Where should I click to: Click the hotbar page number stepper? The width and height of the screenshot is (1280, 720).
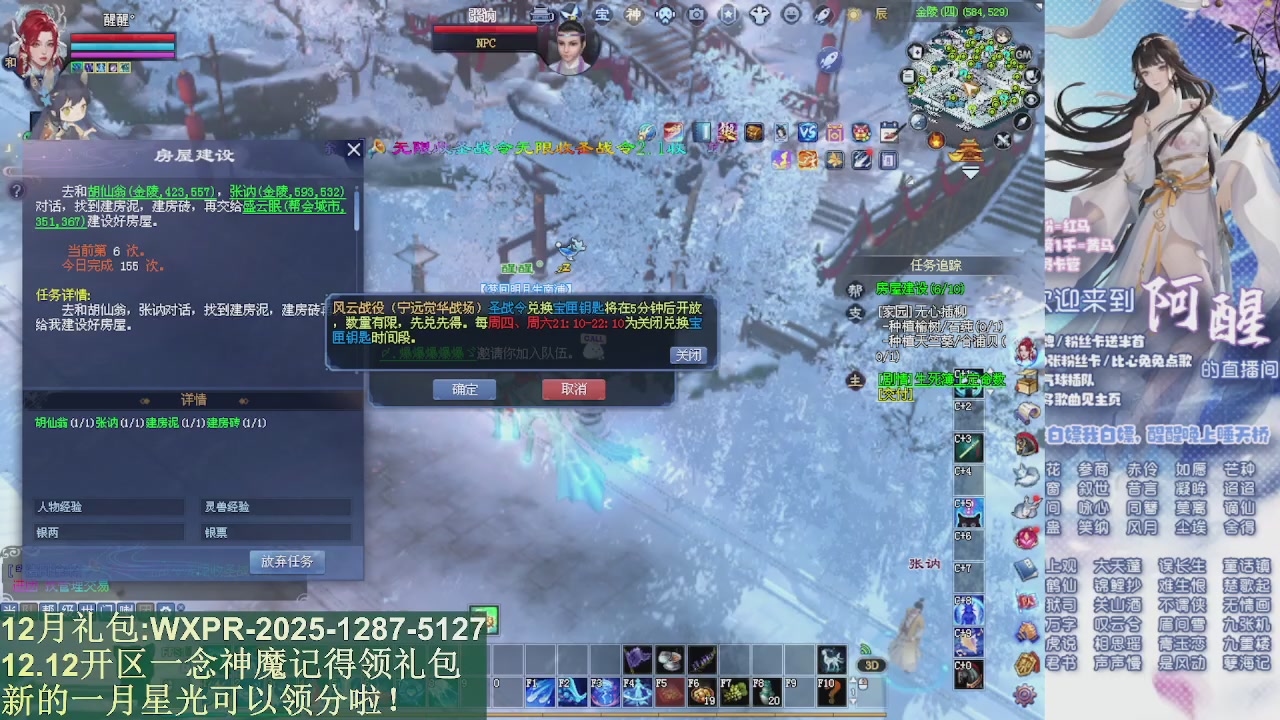(853, 690)
